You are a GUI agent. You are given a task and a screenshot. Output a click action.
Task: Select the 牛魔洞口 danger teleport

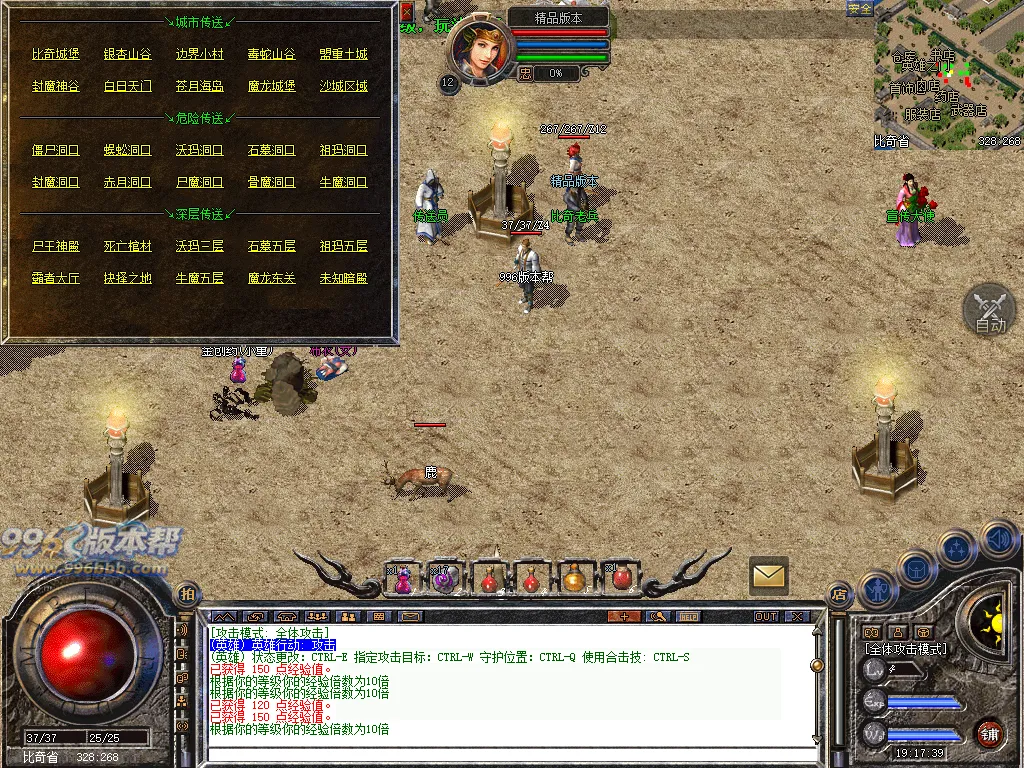pos(343,182)
